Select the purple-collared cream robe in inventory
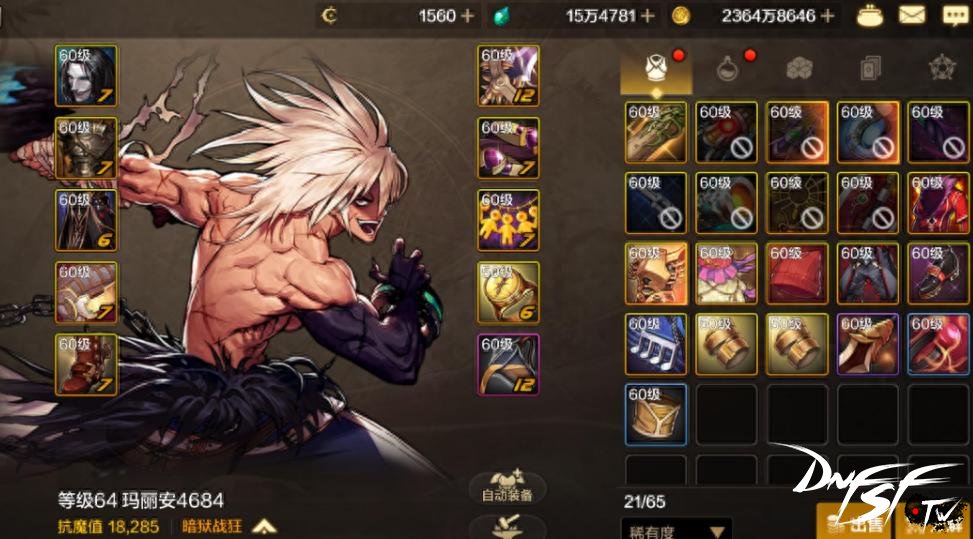 (x=727, y=274)
